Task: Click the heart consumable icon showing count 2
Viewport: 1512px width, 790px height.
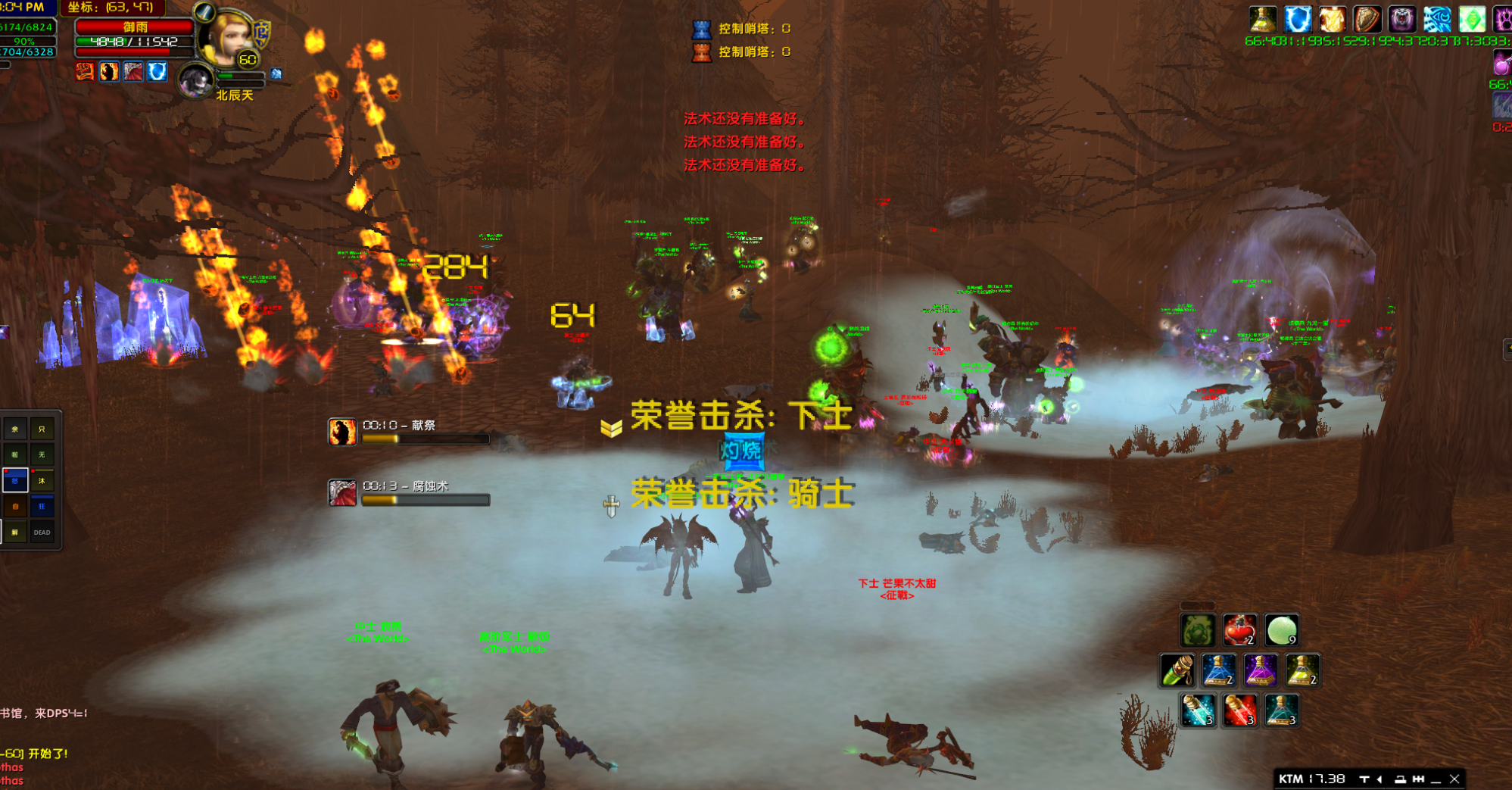Action: [x=1239, y=630]
